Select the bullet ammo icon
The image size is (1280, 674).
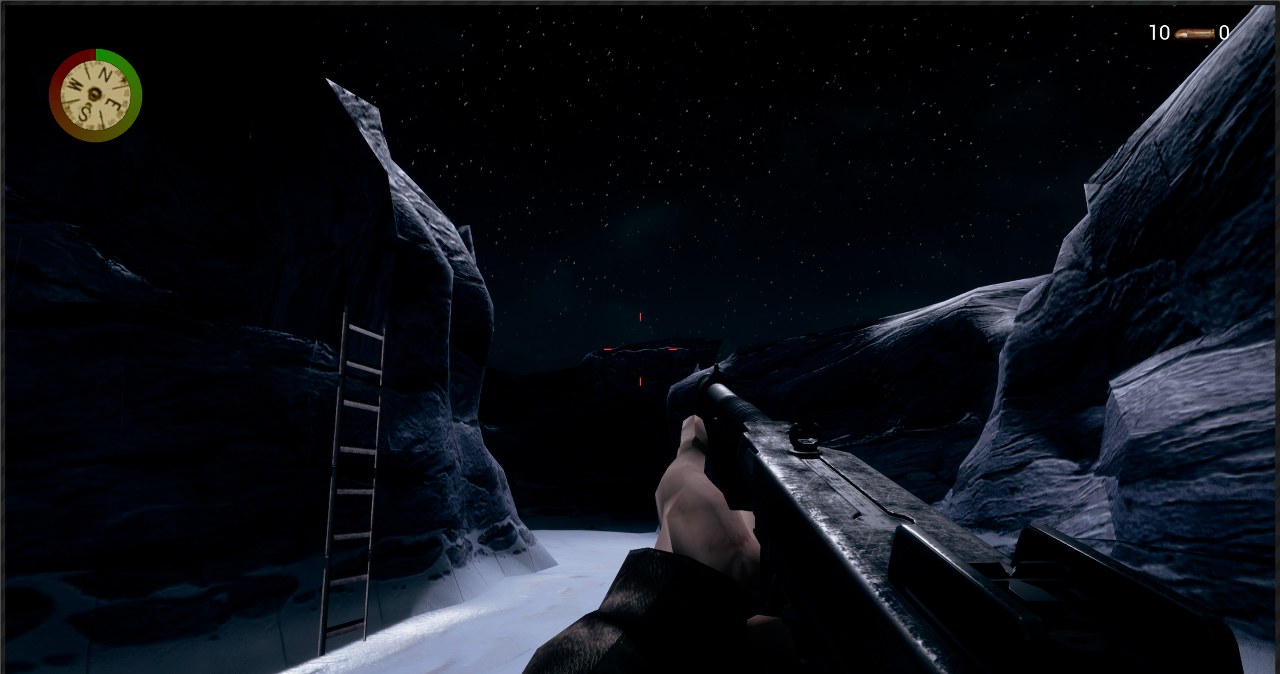click(x=1194, y=34)
